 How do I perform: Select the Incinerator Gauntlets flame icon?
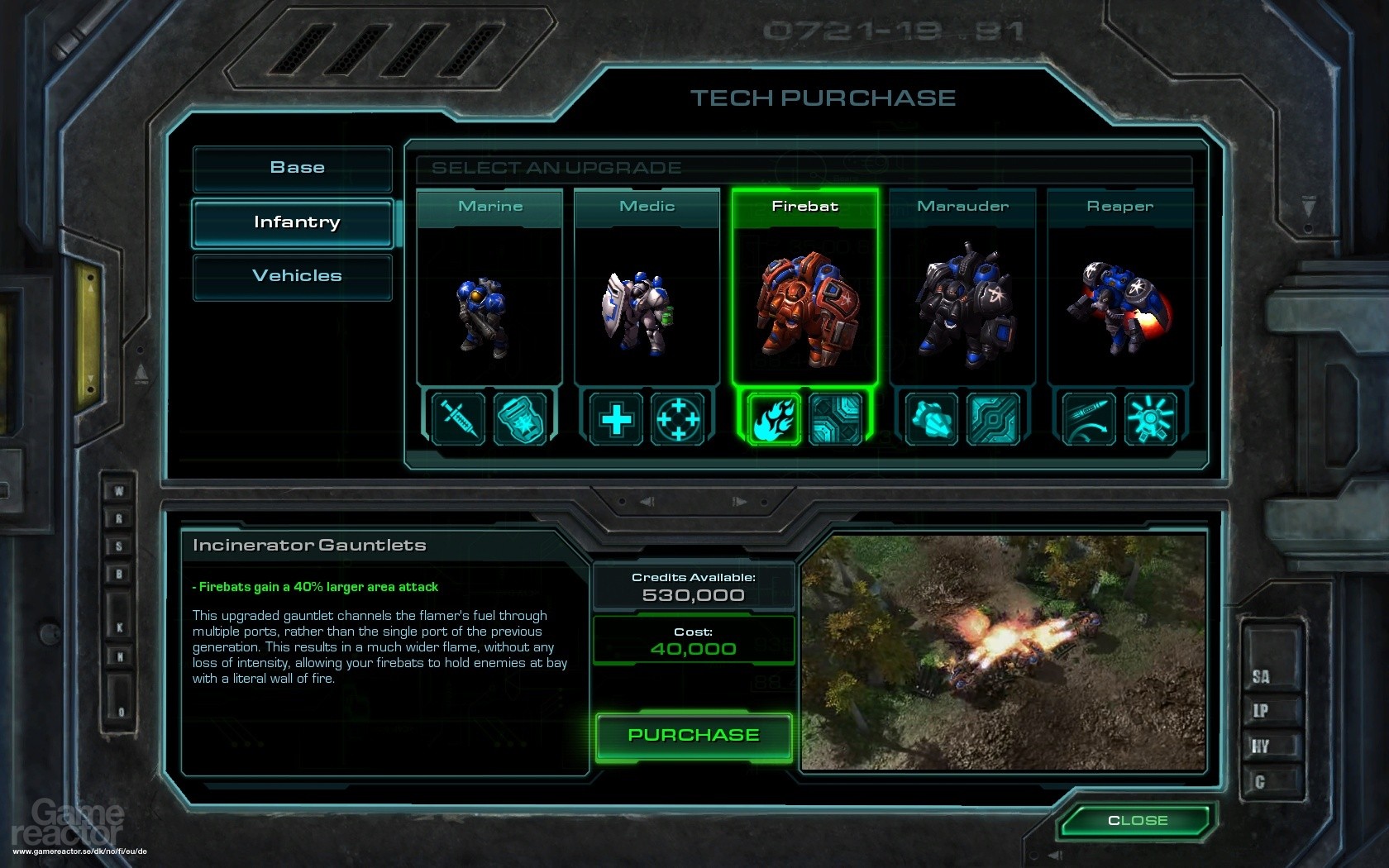pyautogui.click(x=774, y=418)
